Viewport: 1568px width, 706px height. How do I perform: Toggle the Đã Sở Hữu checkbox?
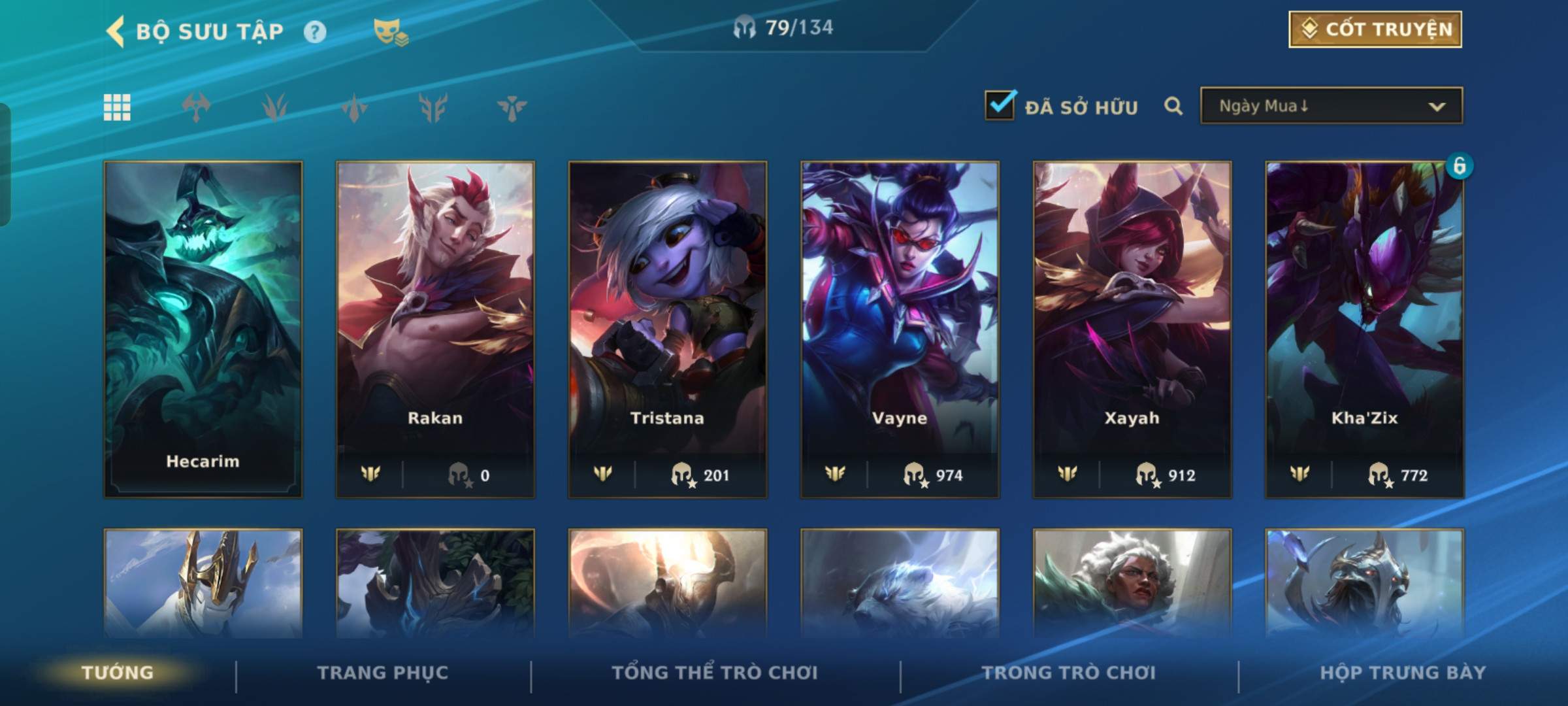tap(1000, 105)
